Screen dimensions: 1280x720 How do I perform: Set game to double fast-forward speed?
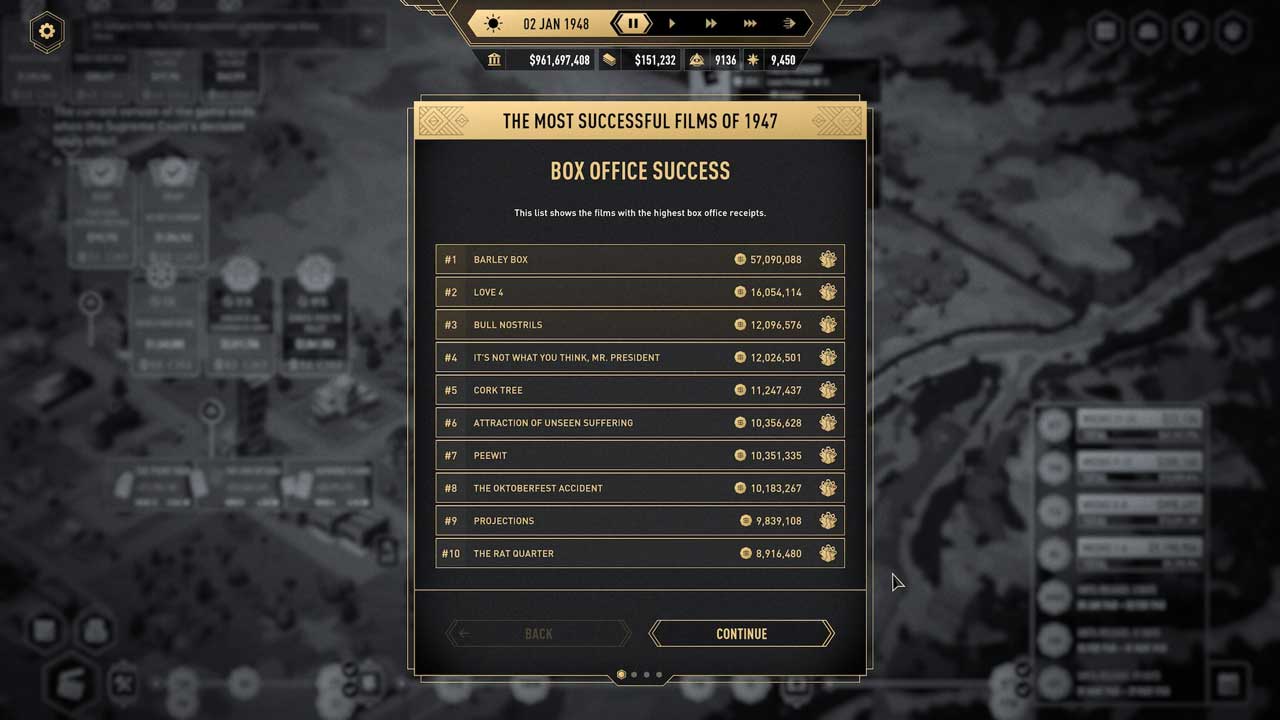(x=711, y=23)
